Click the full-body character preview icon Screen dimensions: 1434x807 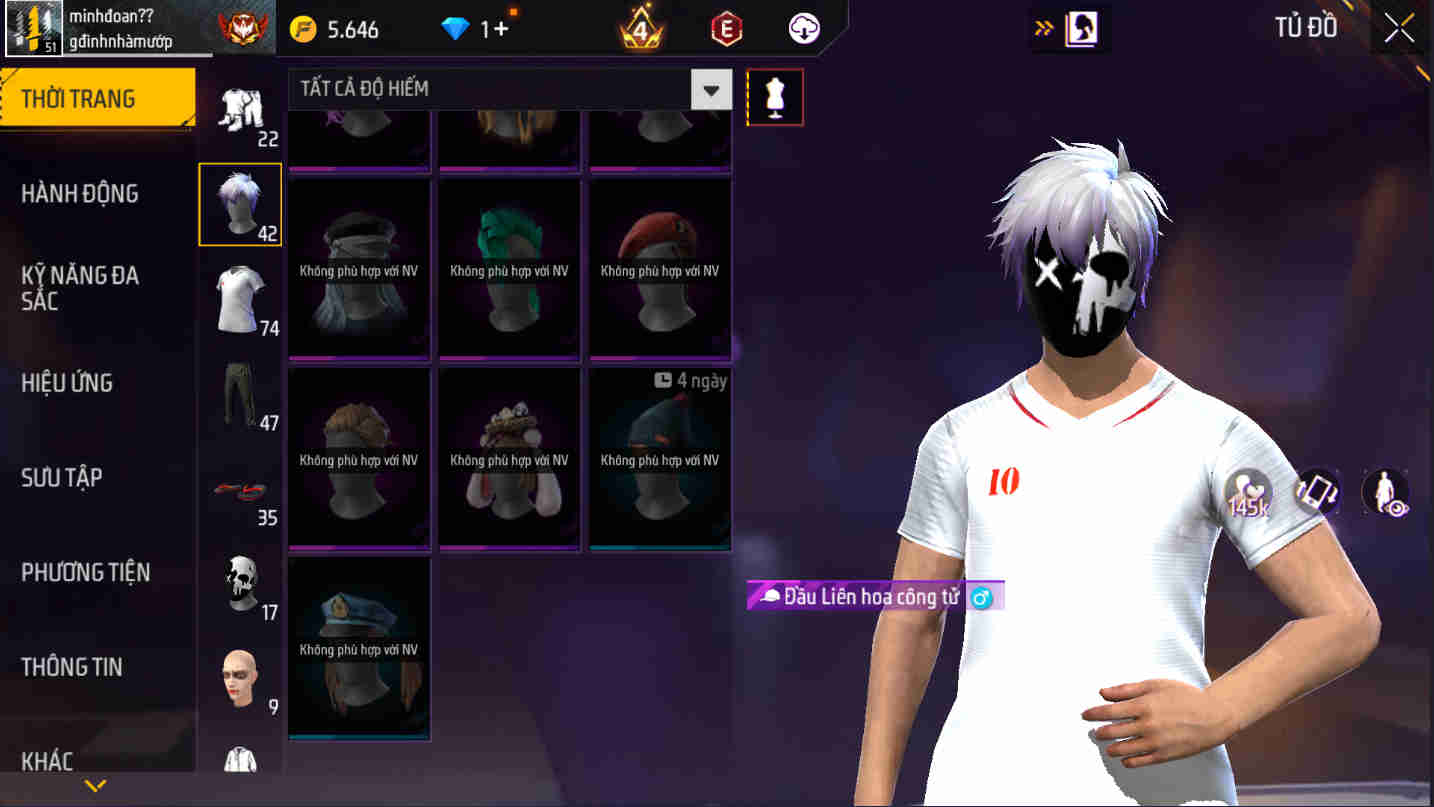1383,492
